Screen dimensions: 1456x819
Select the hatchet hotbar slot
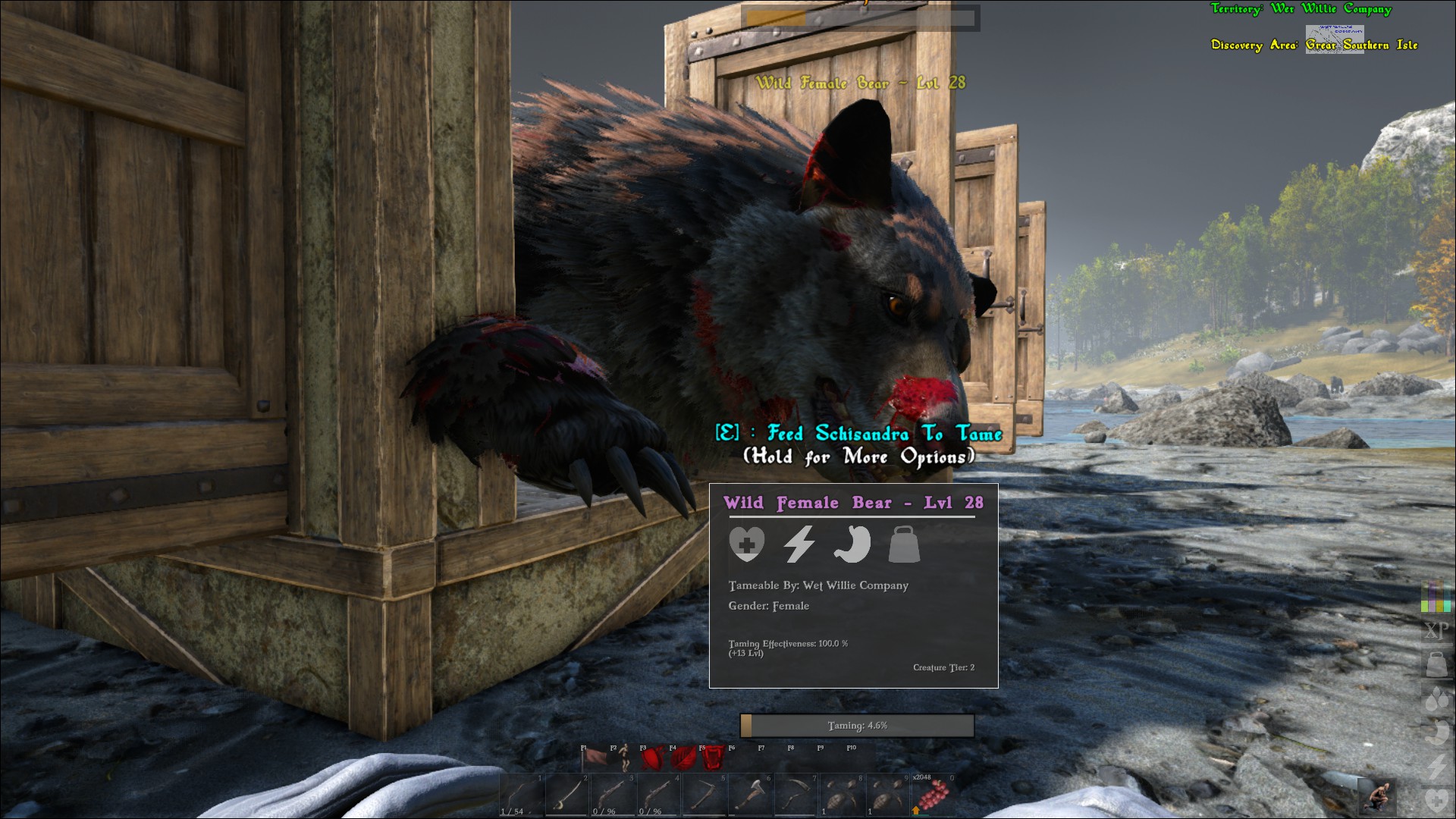(750, 795)
